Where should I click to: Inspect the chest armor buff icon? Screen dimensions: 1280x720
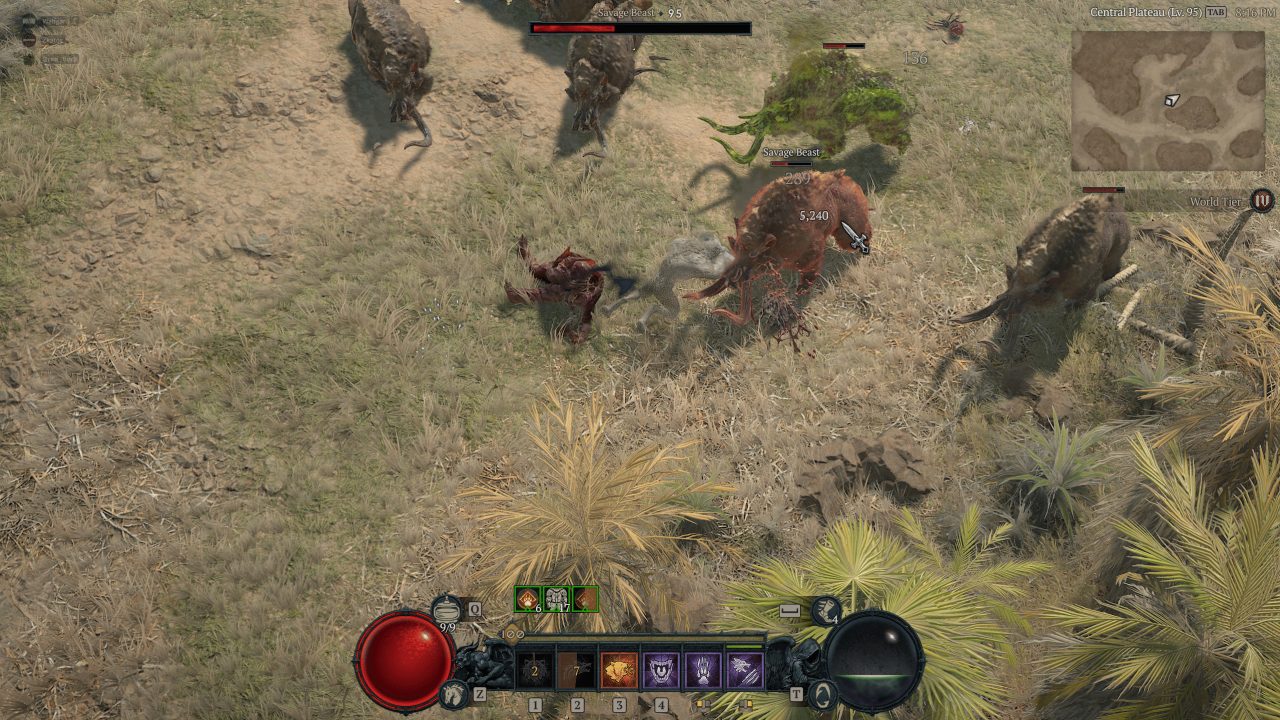pyautogui.click(x=556, y=599)
